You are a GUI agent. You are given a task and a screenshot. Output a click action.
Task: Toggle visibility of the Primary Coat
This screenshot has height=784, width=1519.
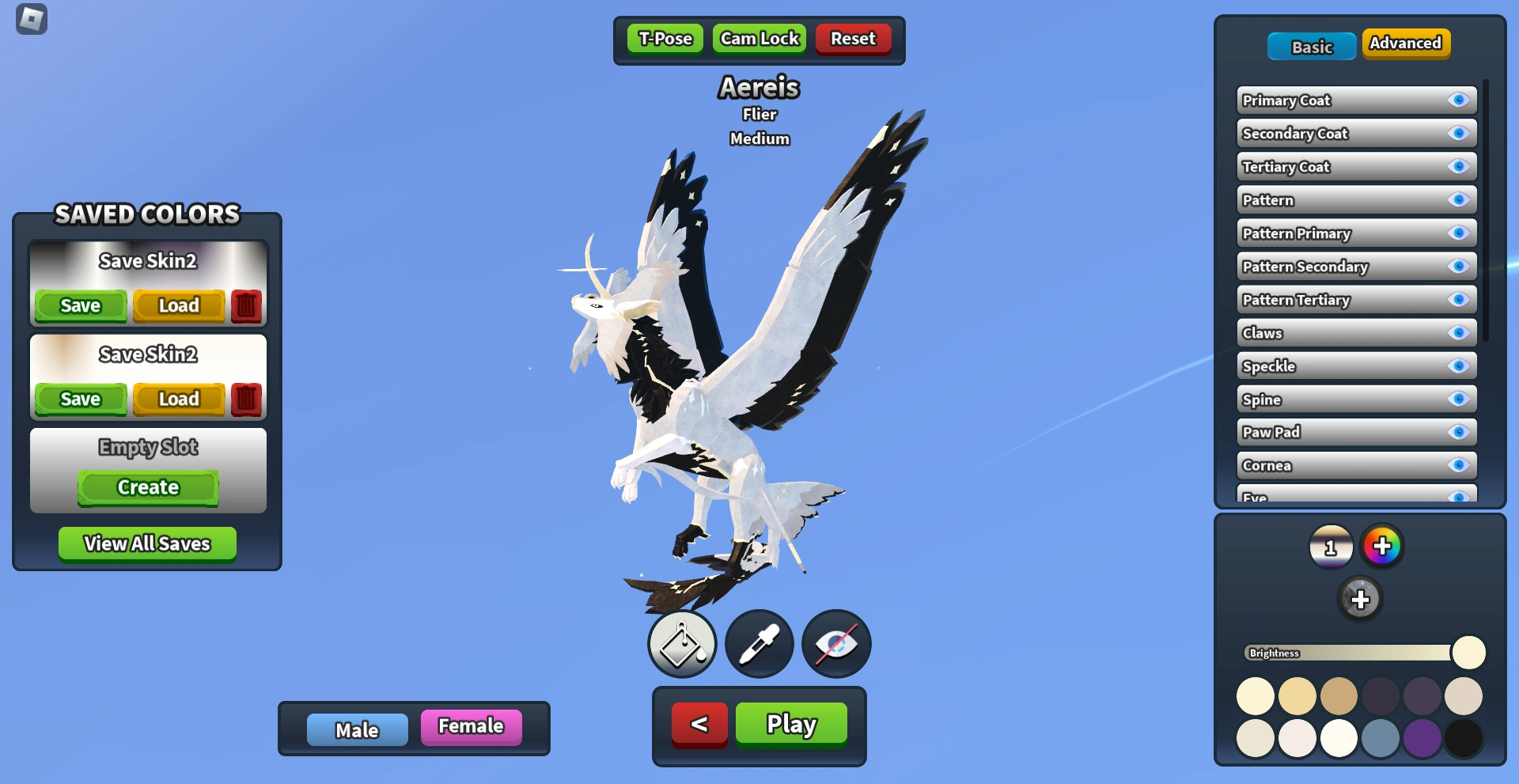1458,100
